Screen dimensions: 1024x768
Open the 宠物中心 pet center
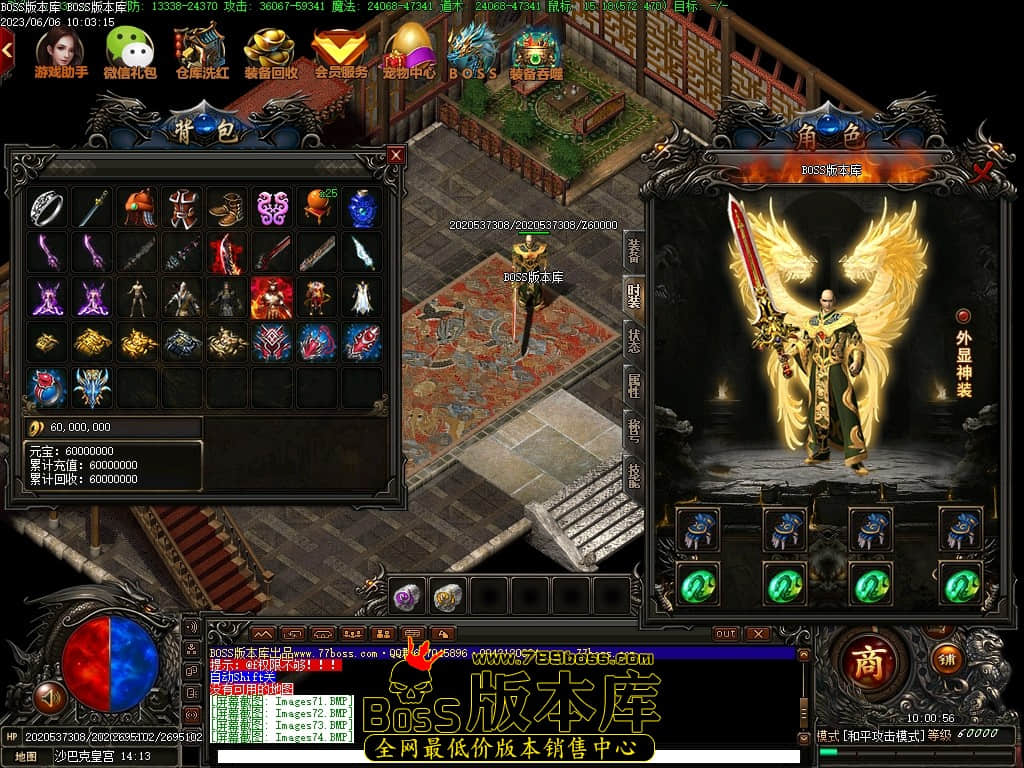(x=408, y=51)
